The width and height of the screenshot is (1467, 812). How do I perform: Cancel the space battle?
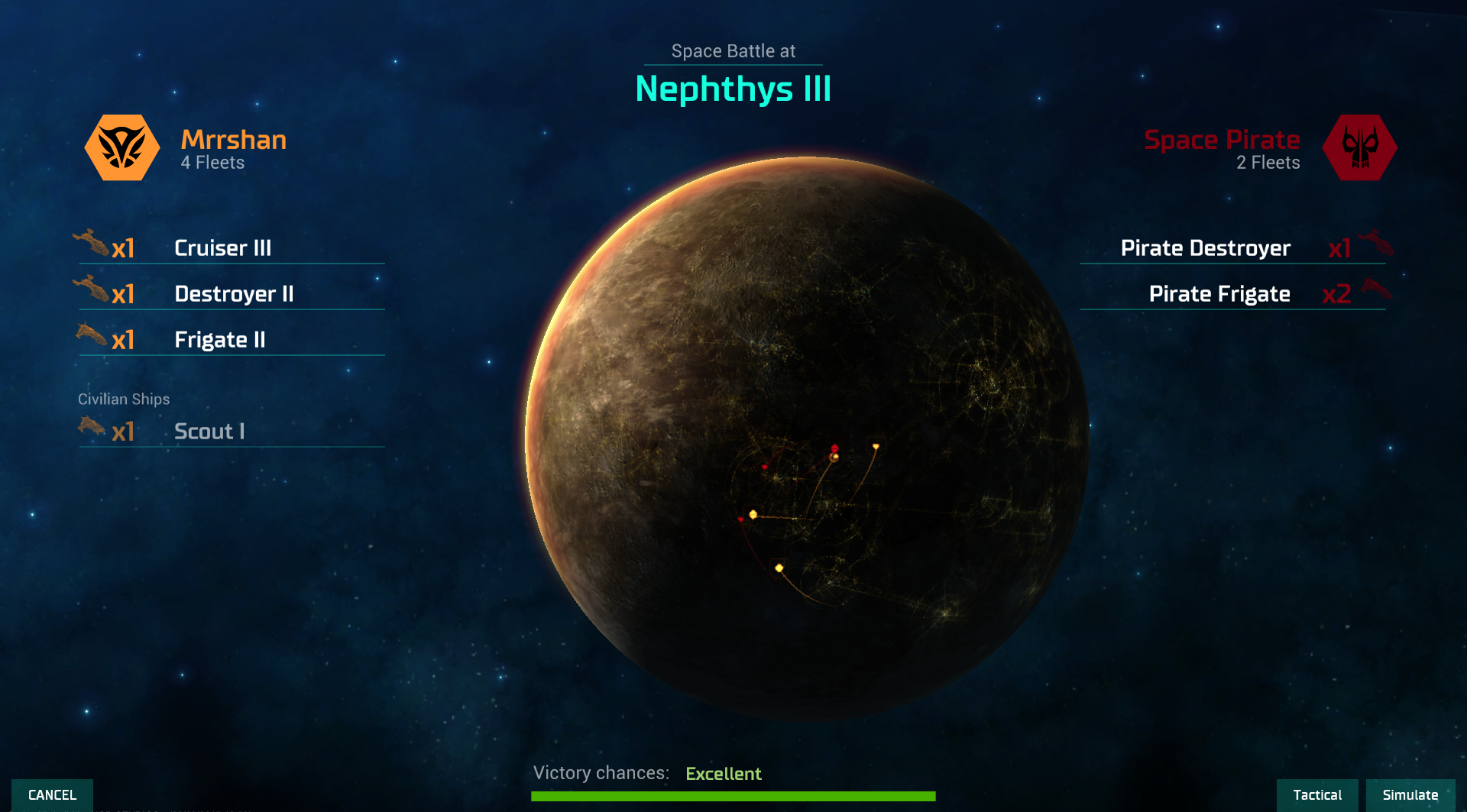pyautogui.click(x=52, y=794)
